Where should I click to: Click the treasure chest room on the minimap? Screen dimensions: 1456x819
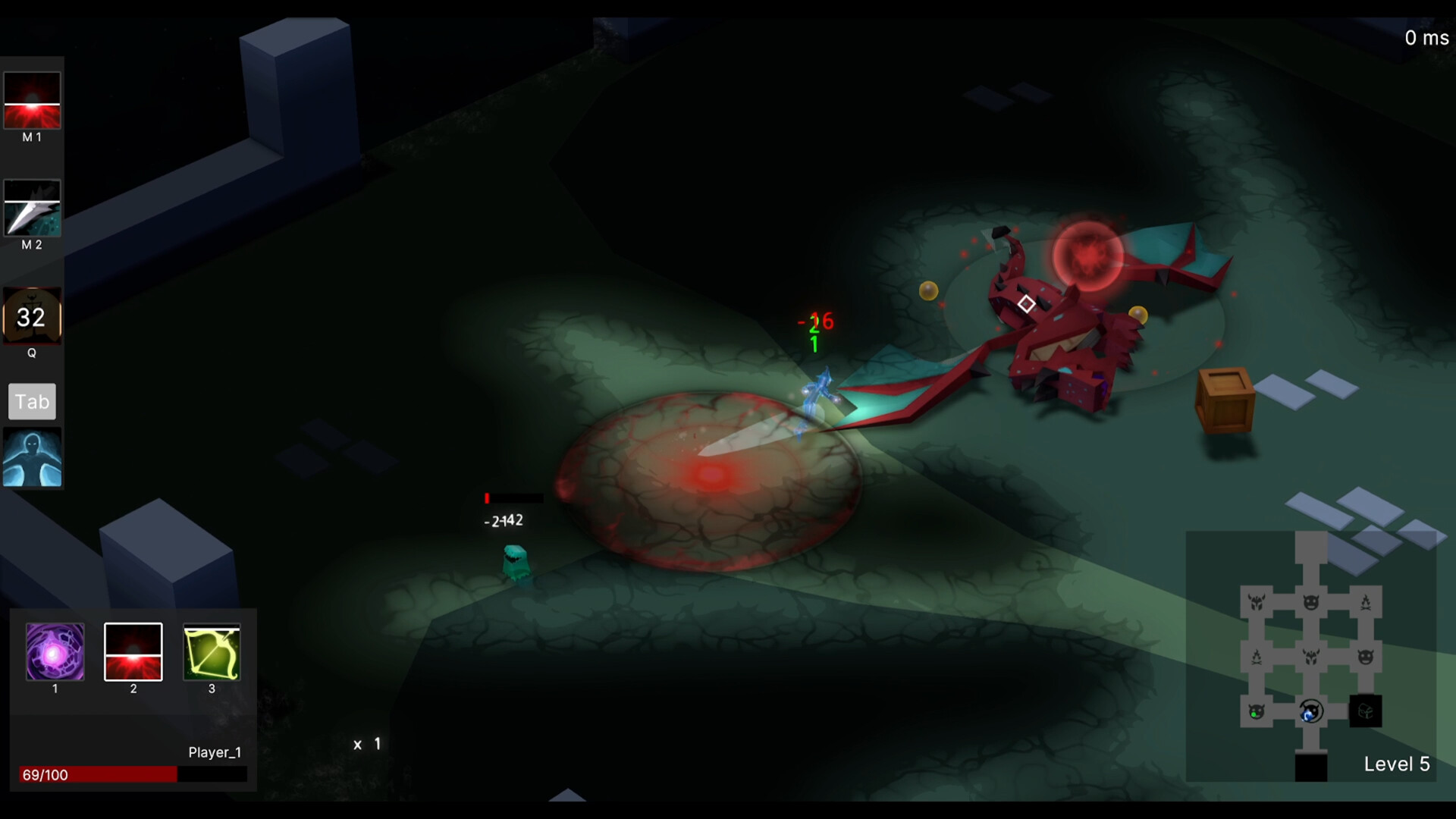pos(1365,711)
